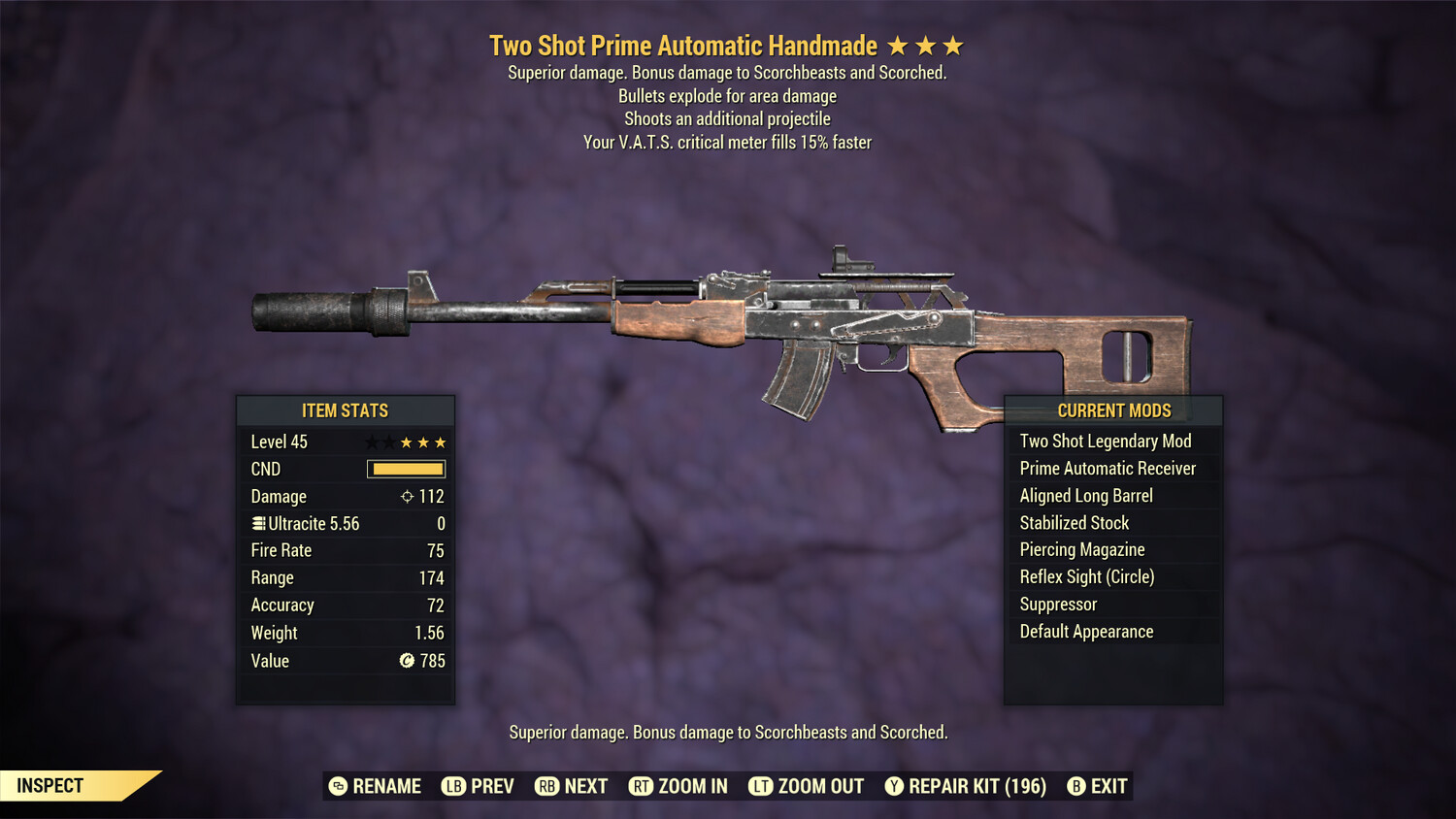Screen dimensions: 1456x819
Task: Click the Y button icon beside Repair Kit
Action: [894, 786]
